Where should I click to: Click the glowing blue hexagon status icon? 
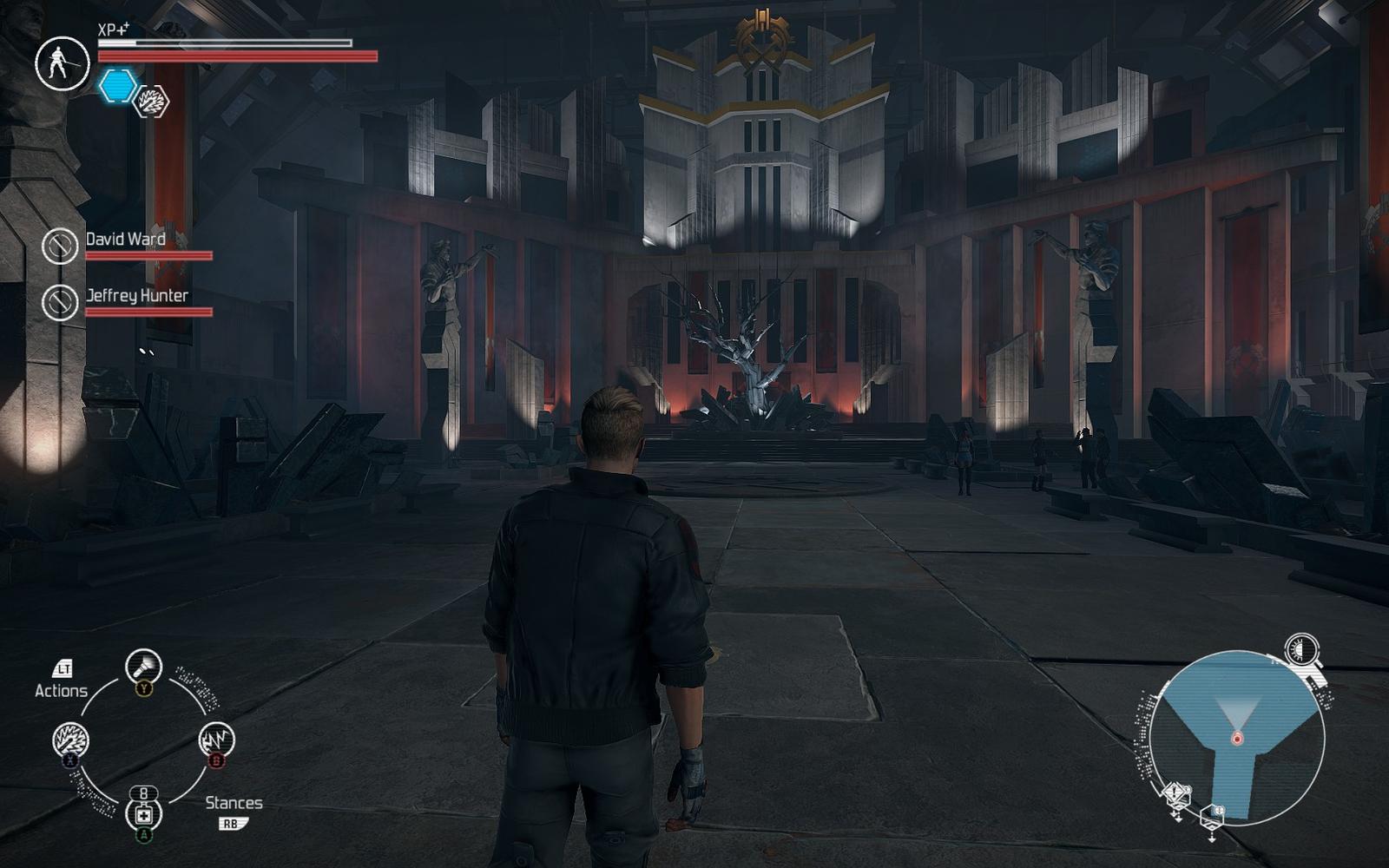coord(117,86)
